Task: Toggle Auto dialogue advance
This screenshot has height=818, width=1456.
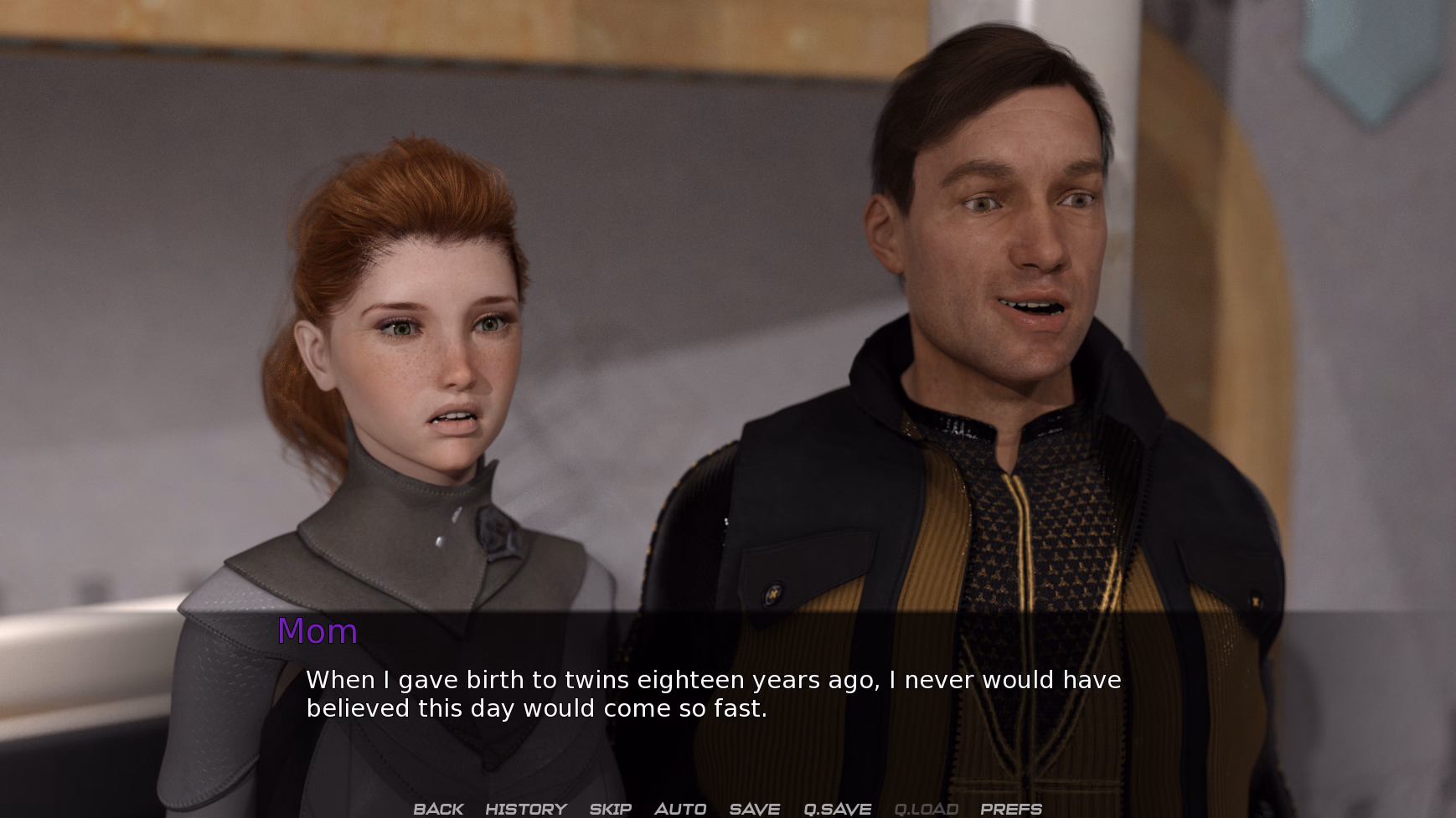Action: (x=679, y=809)
